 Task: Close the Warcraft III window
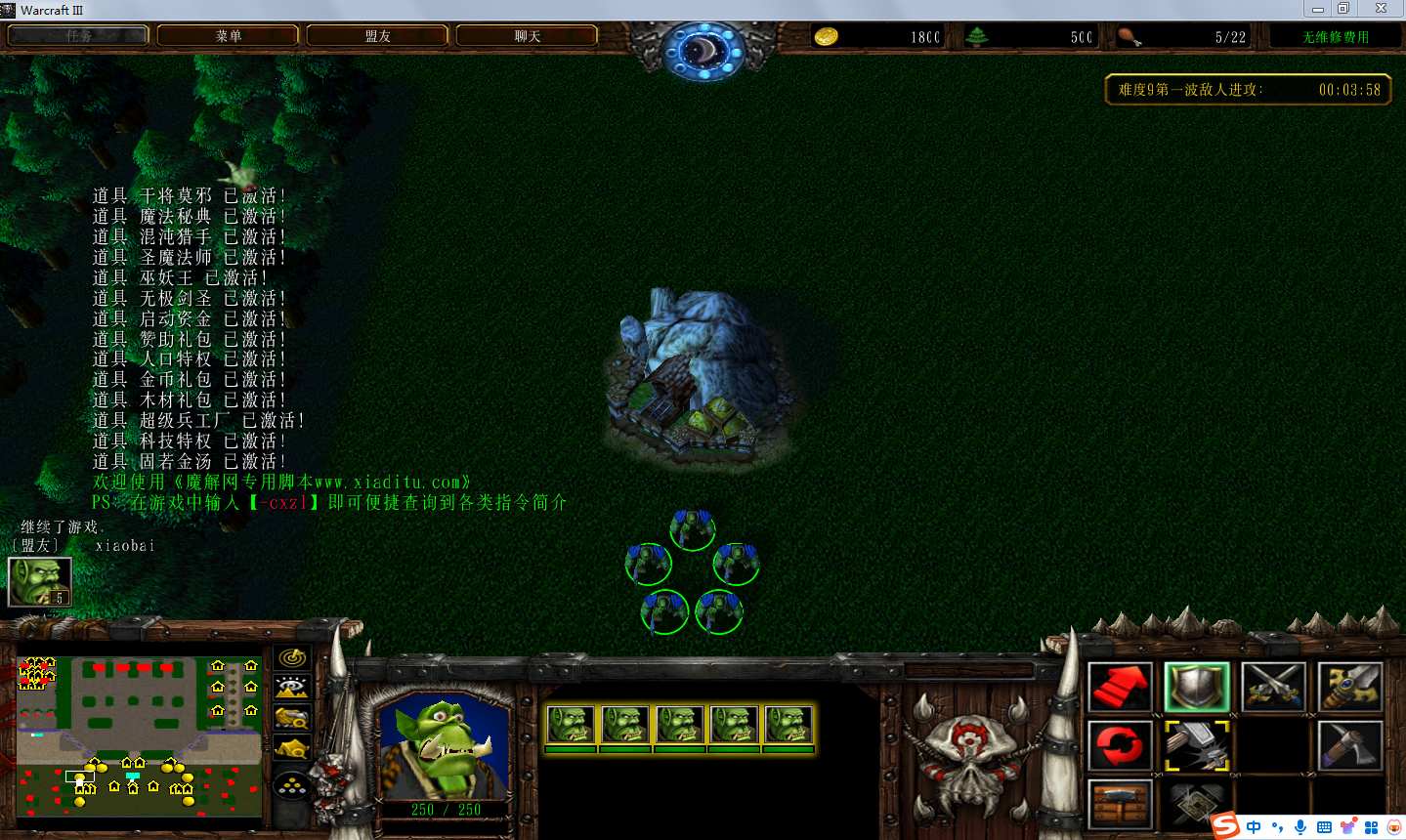(1381, 9)
